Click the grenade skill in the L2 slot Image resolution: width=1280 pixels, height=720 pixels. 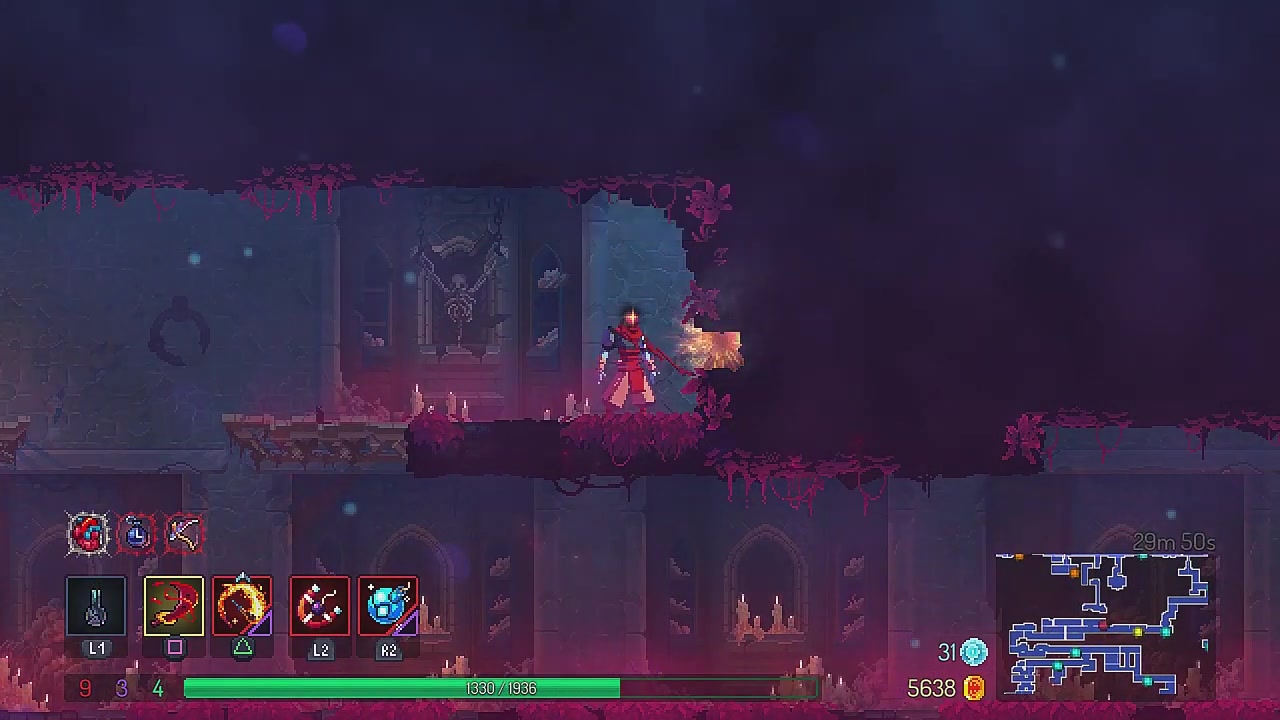point(320,605)
